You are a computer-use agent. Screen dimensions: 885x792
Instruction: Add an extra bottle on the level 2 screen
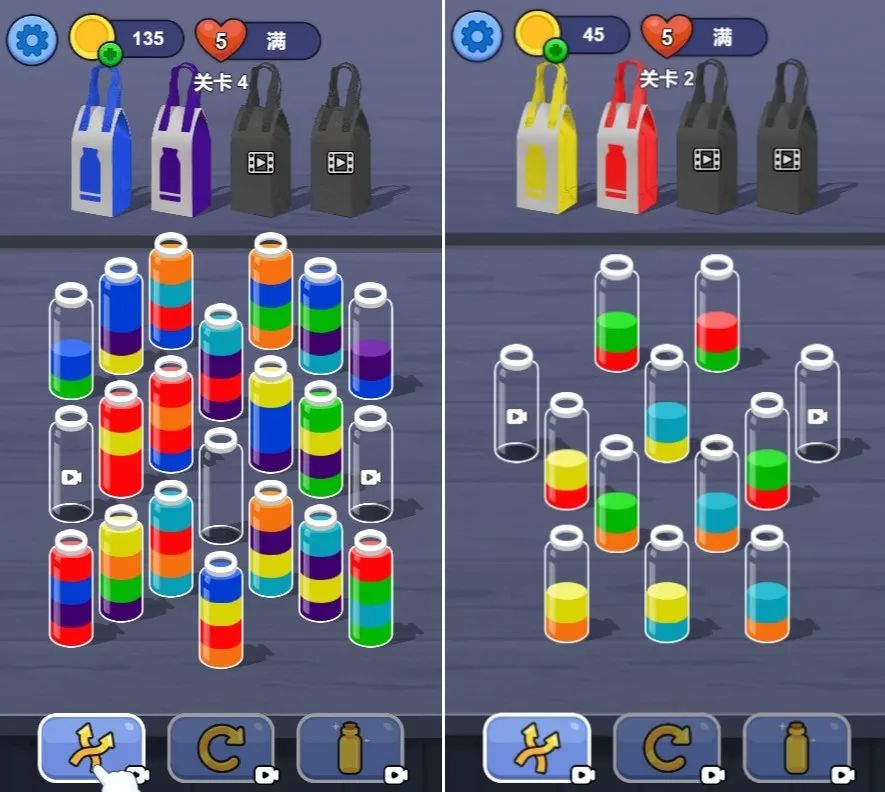pos(796,748)
